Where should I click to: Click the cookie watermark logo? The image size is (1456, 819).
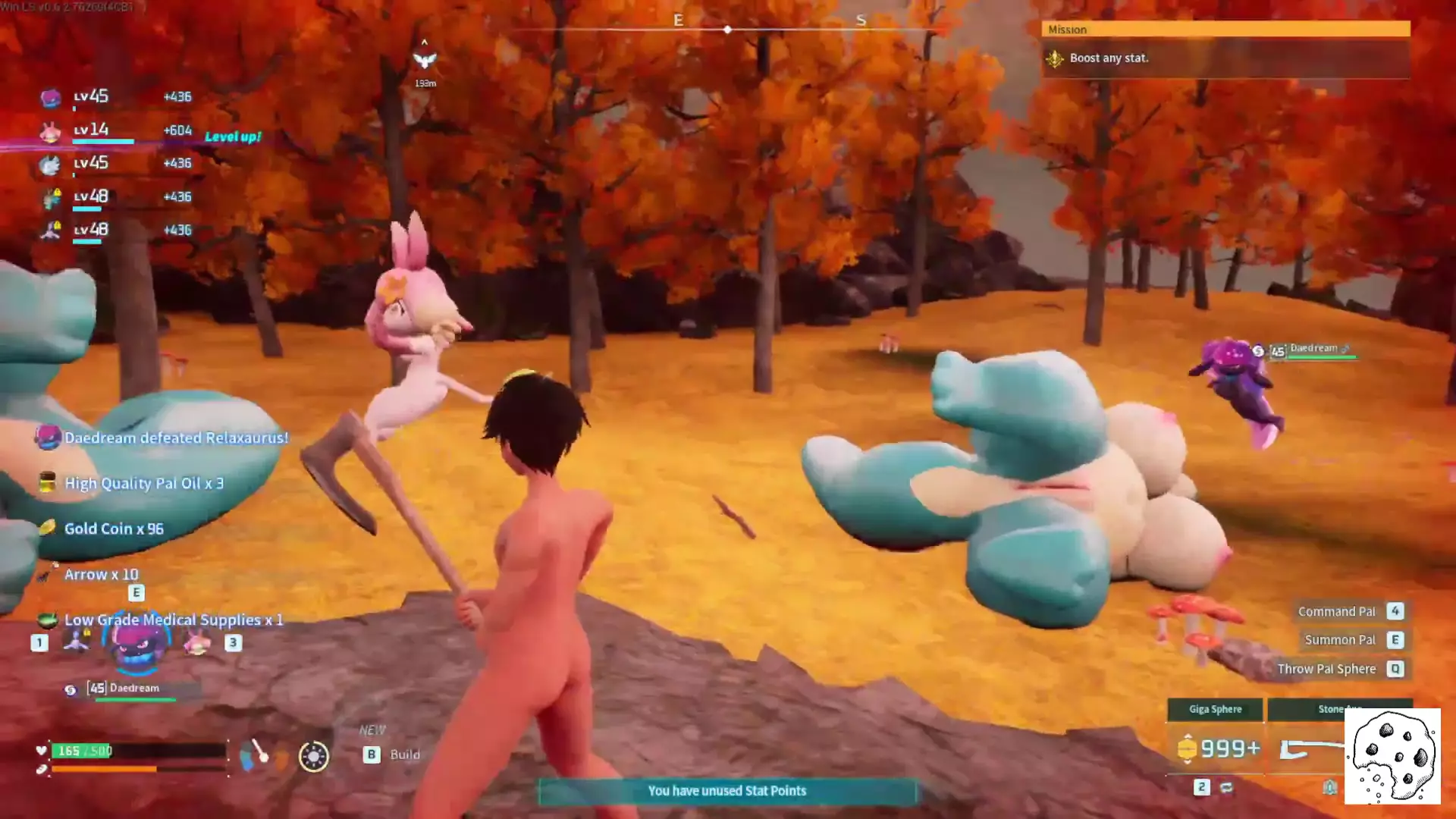tap(1392, 756)
